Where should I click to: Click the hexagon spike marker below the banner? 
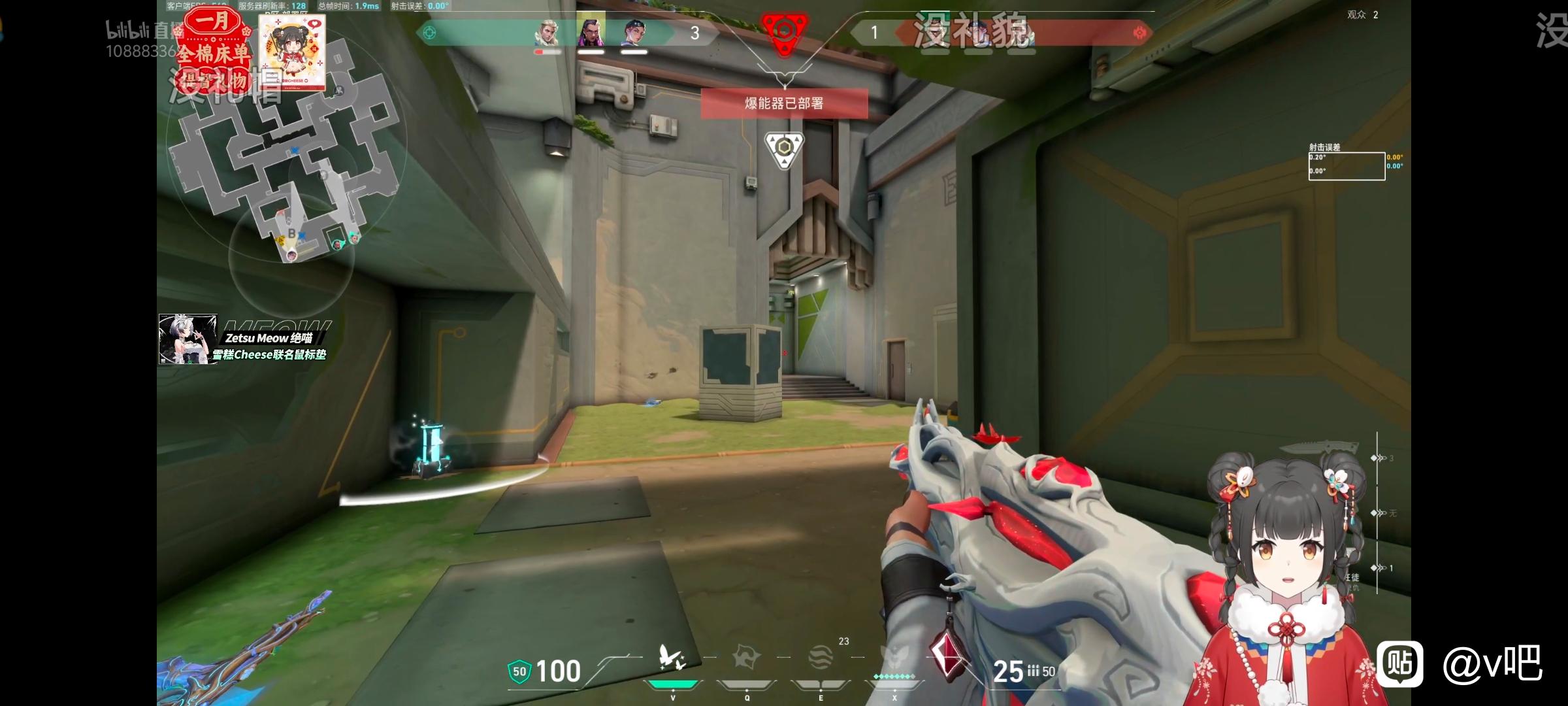[784, 148]
